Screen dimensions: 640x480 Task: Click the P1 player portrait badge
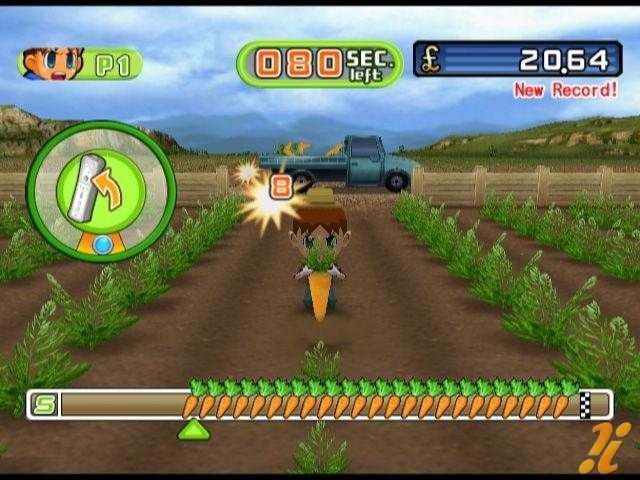click(79, 63)
